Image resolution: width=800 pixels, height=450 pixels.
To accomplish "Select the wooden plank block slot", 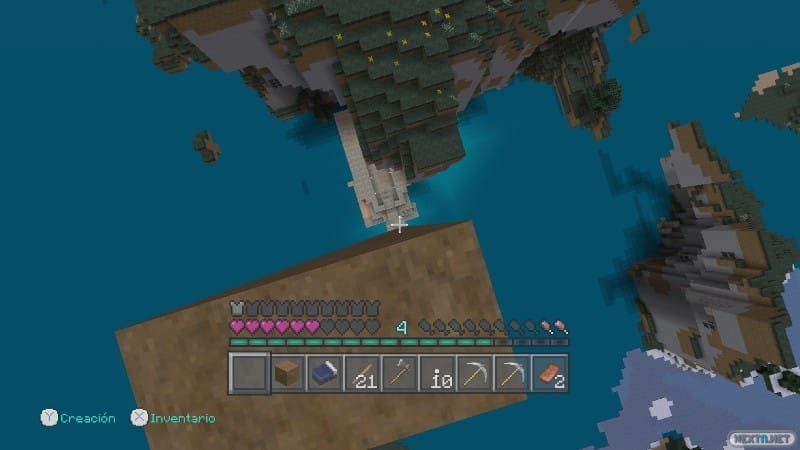I will [x=288, y=373].
